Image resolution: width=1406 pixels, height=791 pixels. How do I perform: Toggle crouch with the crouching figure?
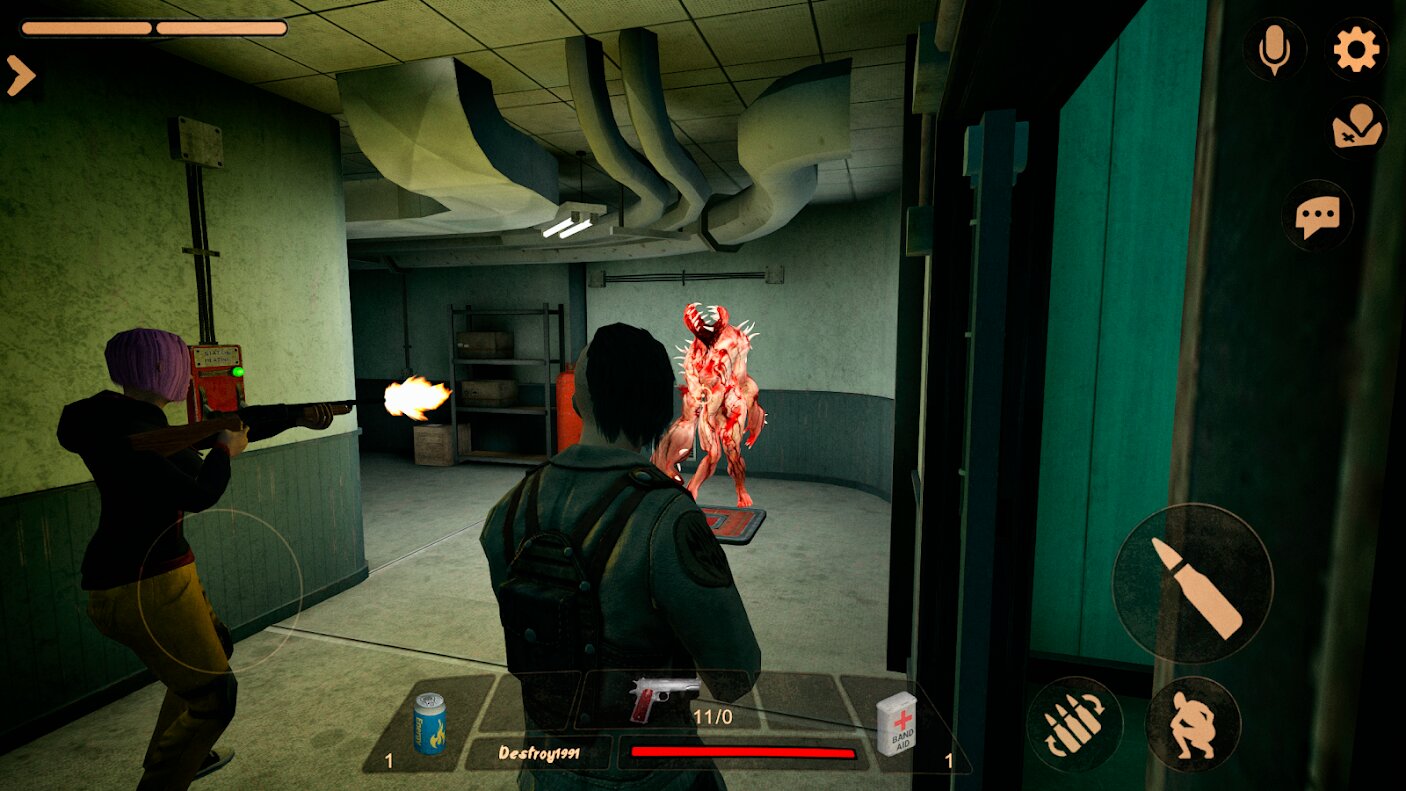click(1192, 724)
